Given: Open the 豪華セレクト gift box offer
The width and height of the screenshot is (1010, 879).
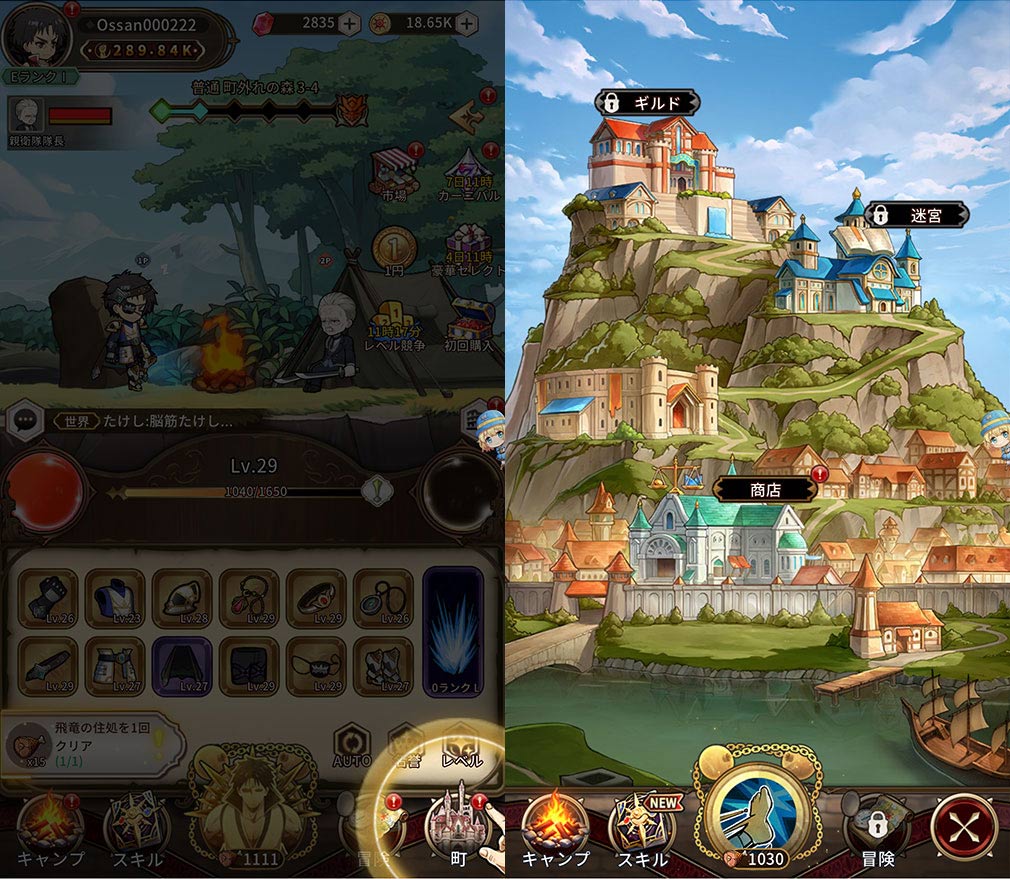Looking at the screenshot, I should tap(468, 248).
